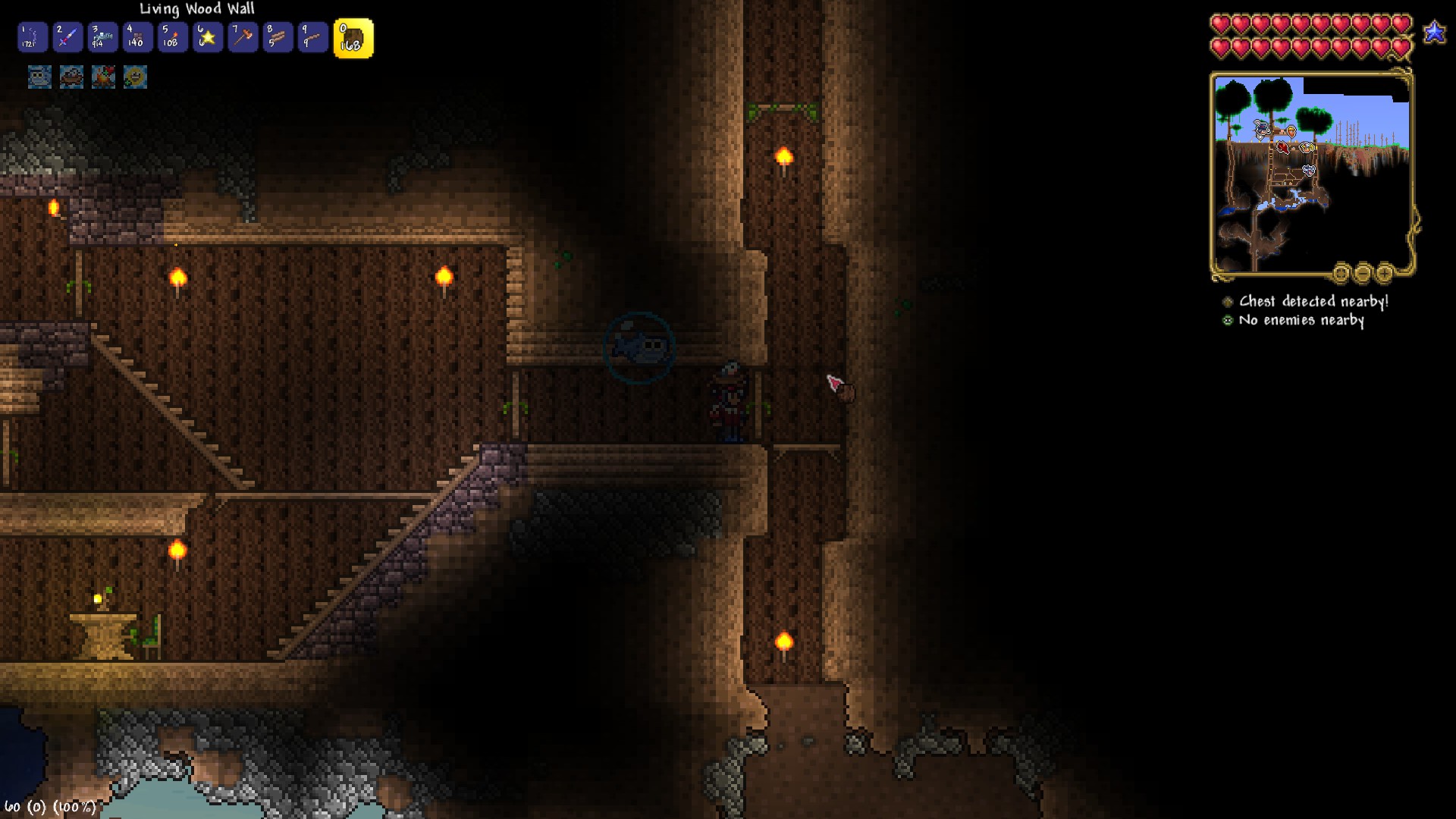Viewport: 1456px width, 819px height.
Task: Select the hammer in hotbar slot 7
Action: click(x=242, y=37)
